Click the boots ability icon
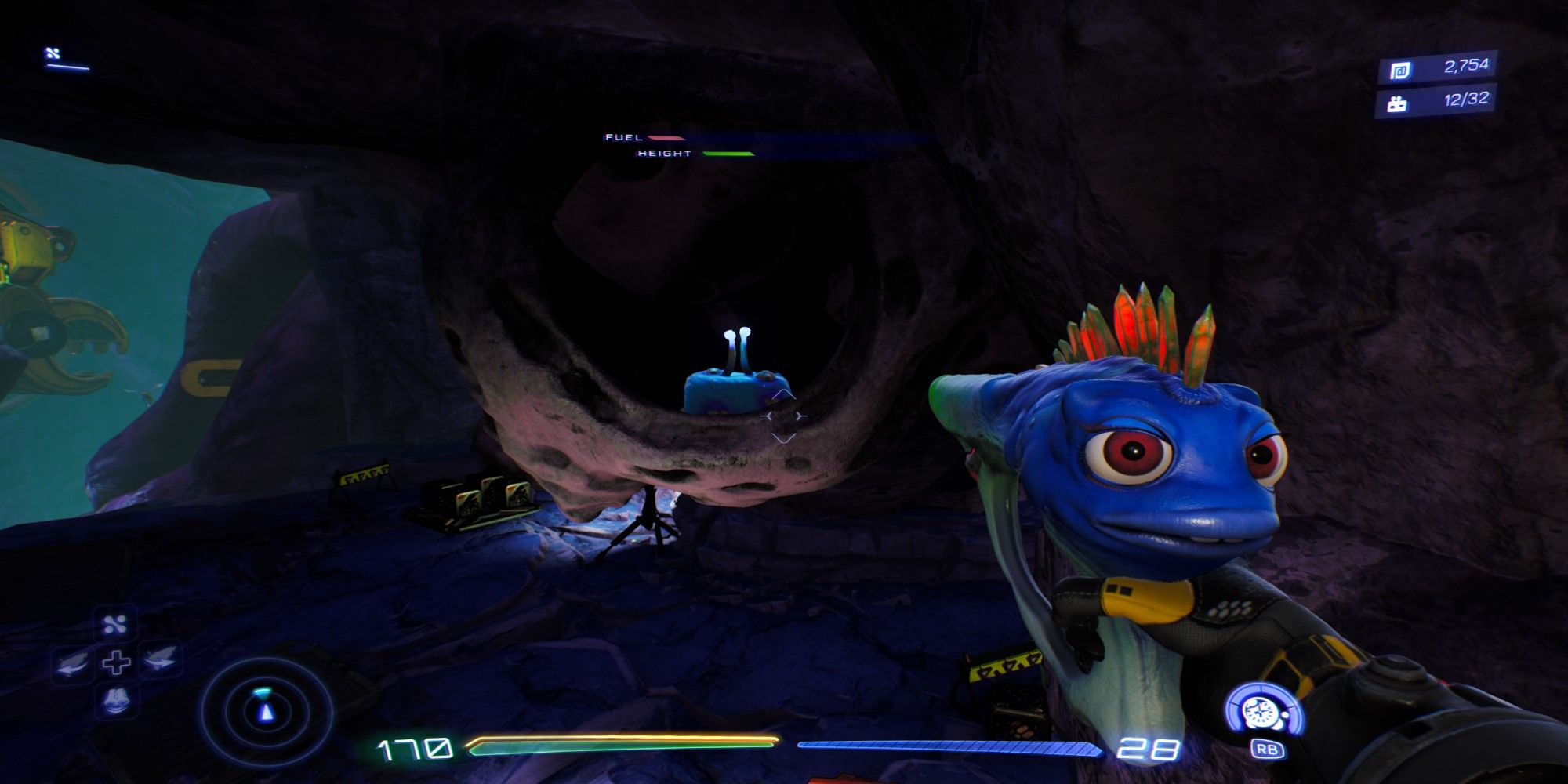 tap(116, 702)
